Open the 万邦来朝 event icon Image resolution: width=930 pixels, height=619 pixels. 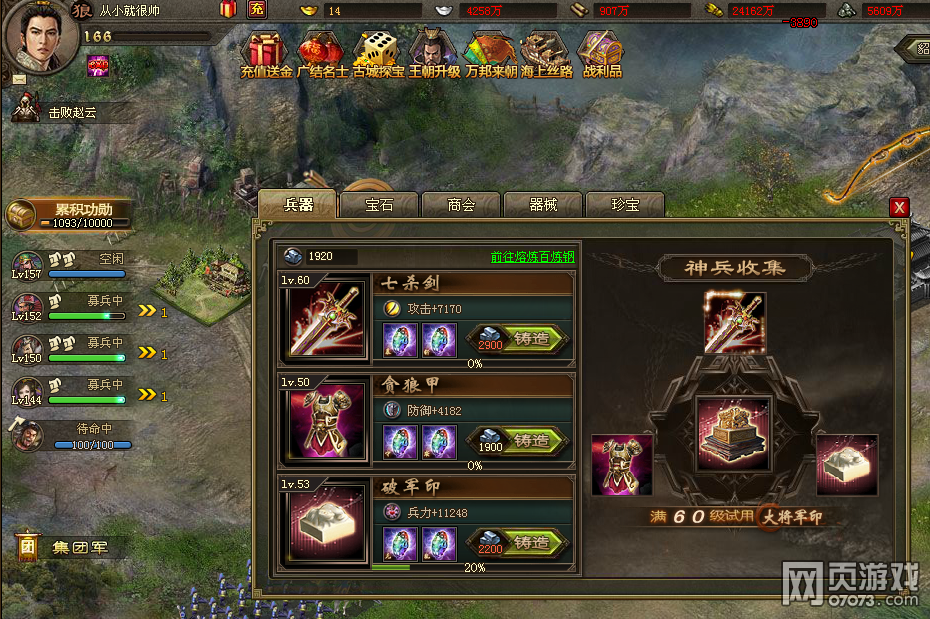490,54
